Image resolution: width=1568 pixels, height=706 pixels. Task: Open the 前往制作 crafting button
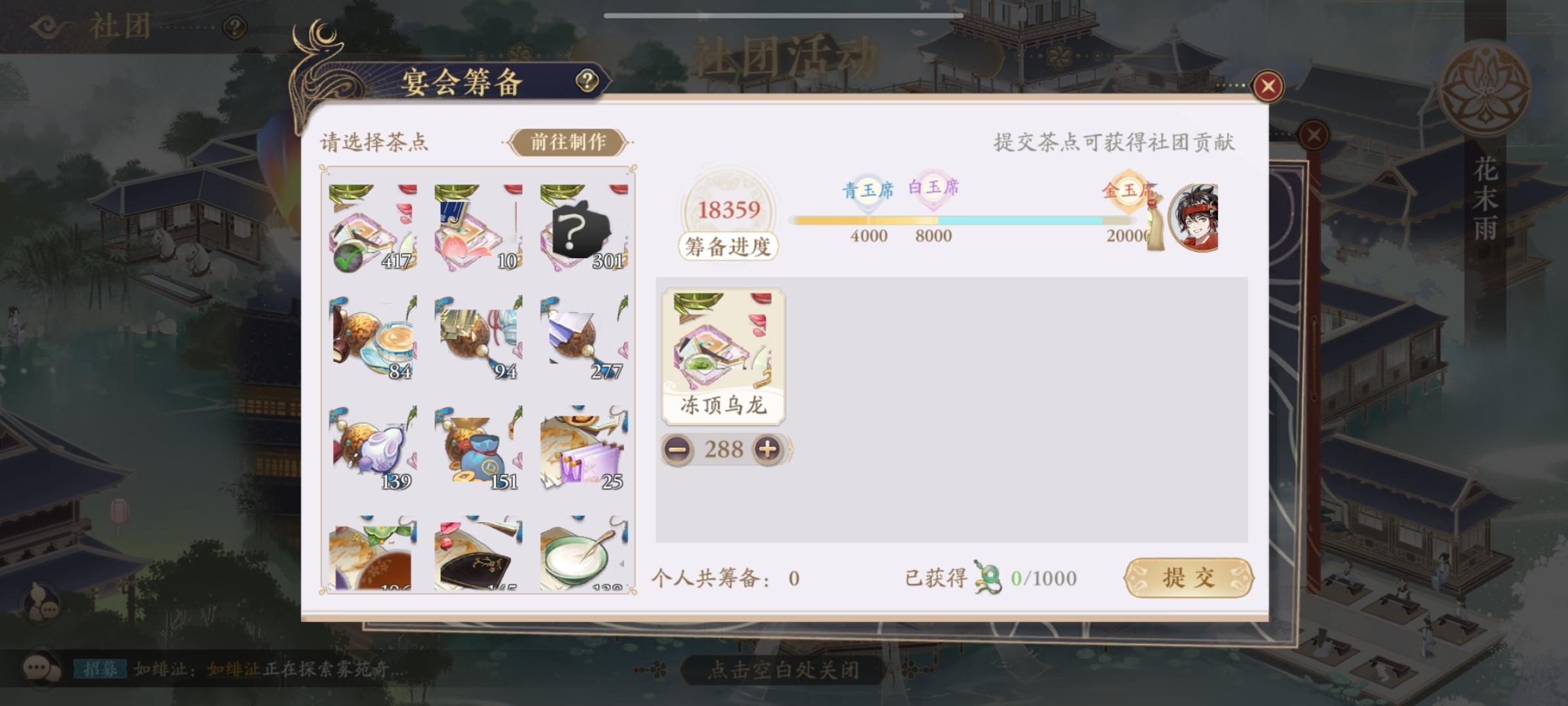pos(568,143)
